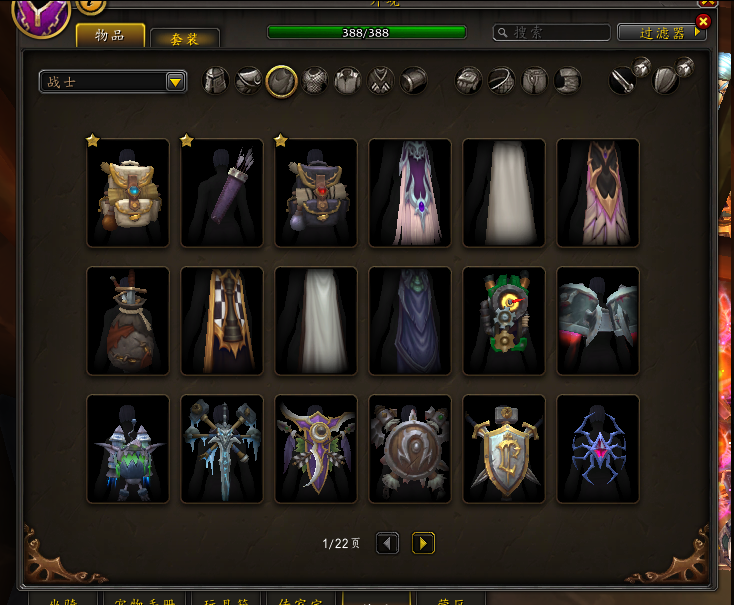
Task: Select the purple crescent shield back appearance
Action: (x=316, y=449)
